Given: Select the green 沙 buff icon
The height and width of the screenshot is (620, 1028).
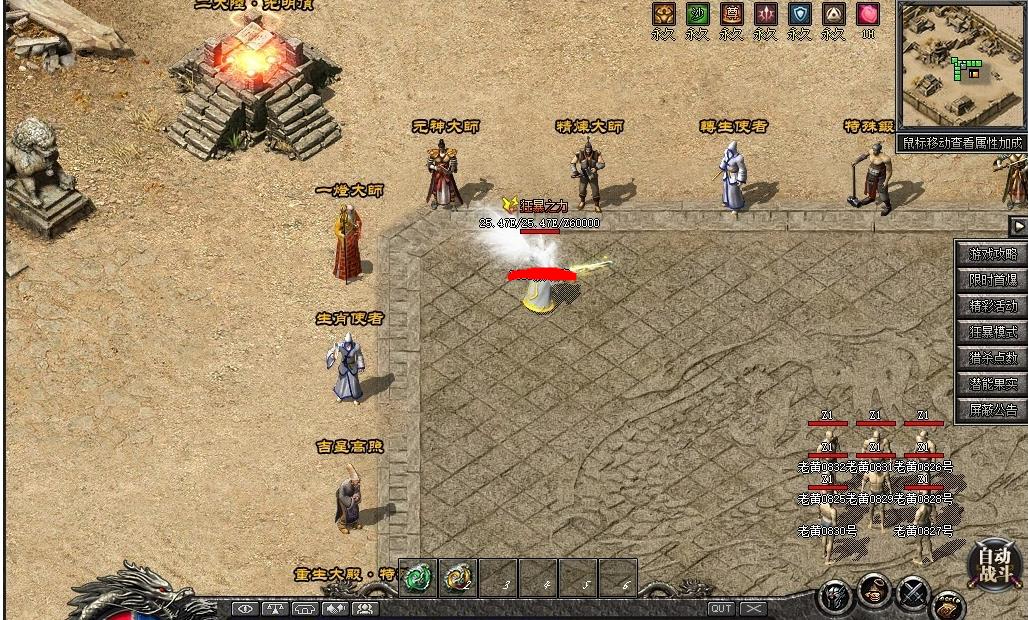Looking at the screenshot, I should pos(697,14).
